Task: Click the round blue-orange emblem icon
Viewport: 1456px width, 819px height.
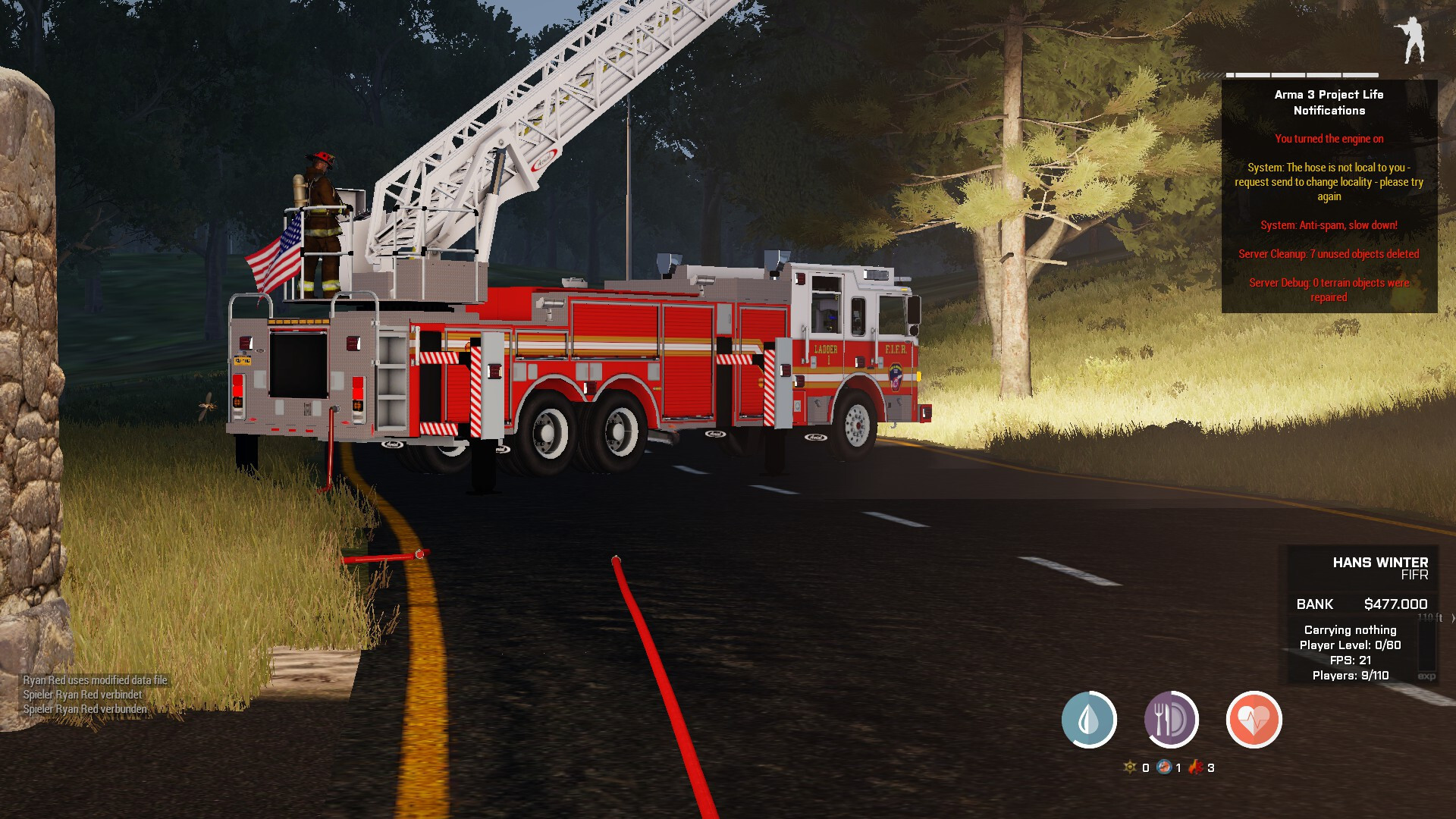Action: 1164,767
